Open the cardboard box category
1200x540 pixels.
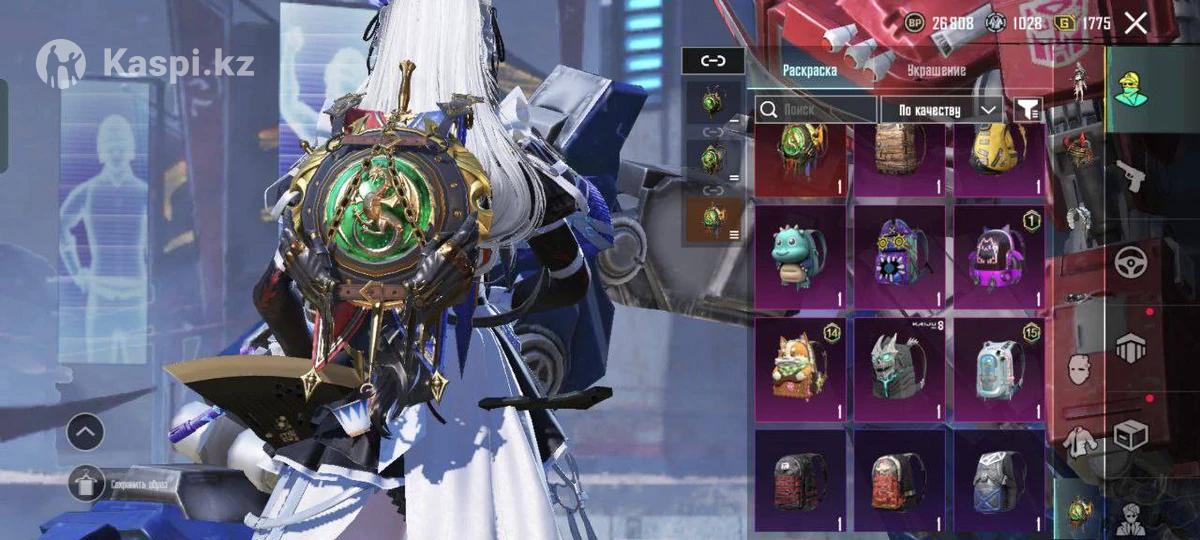pyautogui.click(x=1131, y=435)
